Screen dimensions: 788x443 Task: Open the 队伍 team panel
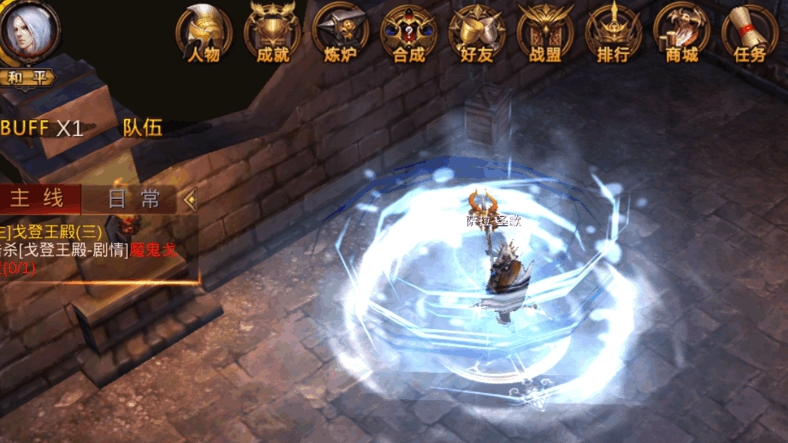[142, 128]
